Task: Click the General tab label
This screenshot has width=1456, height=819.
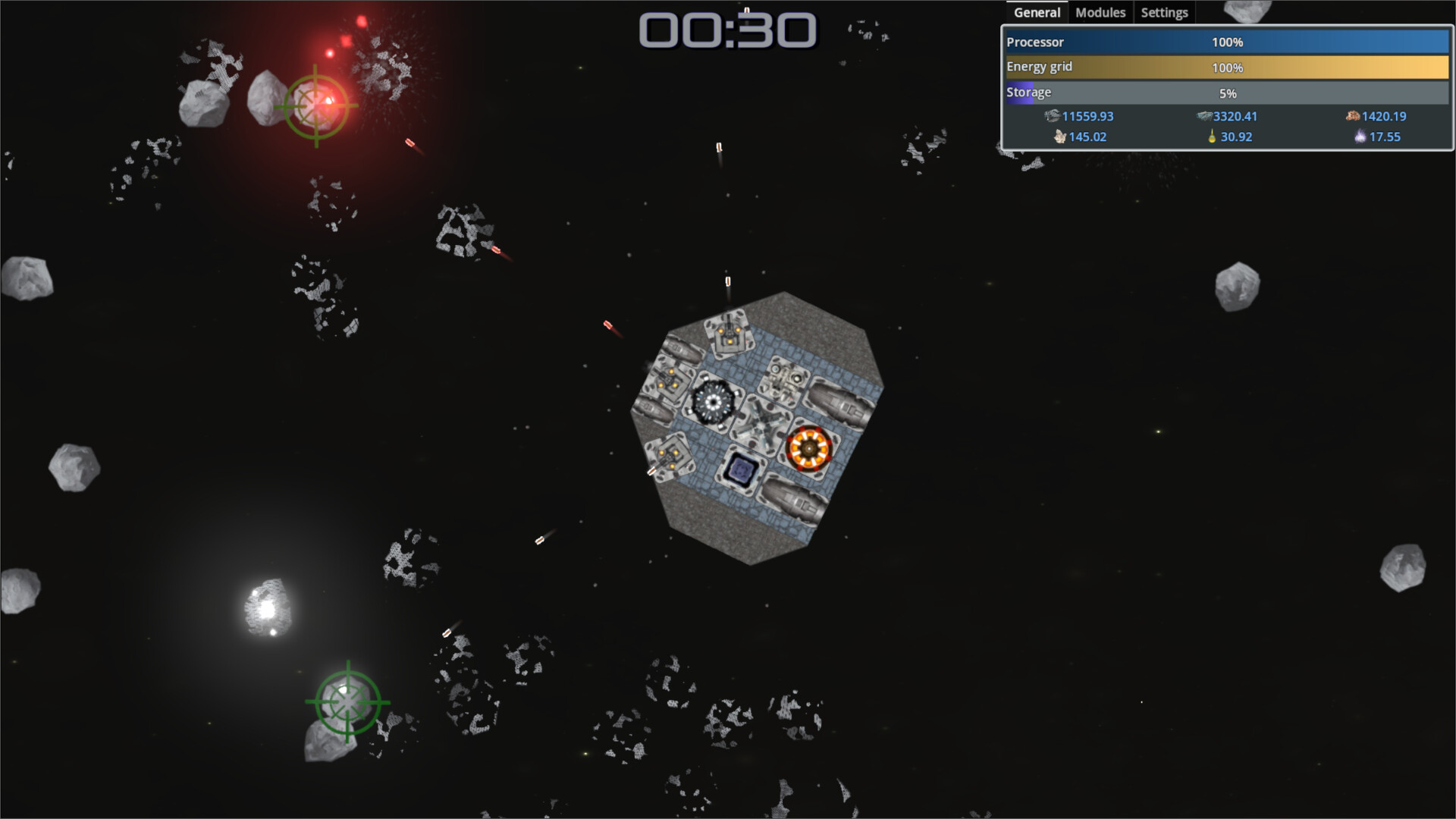Action: pos(1036,12)
